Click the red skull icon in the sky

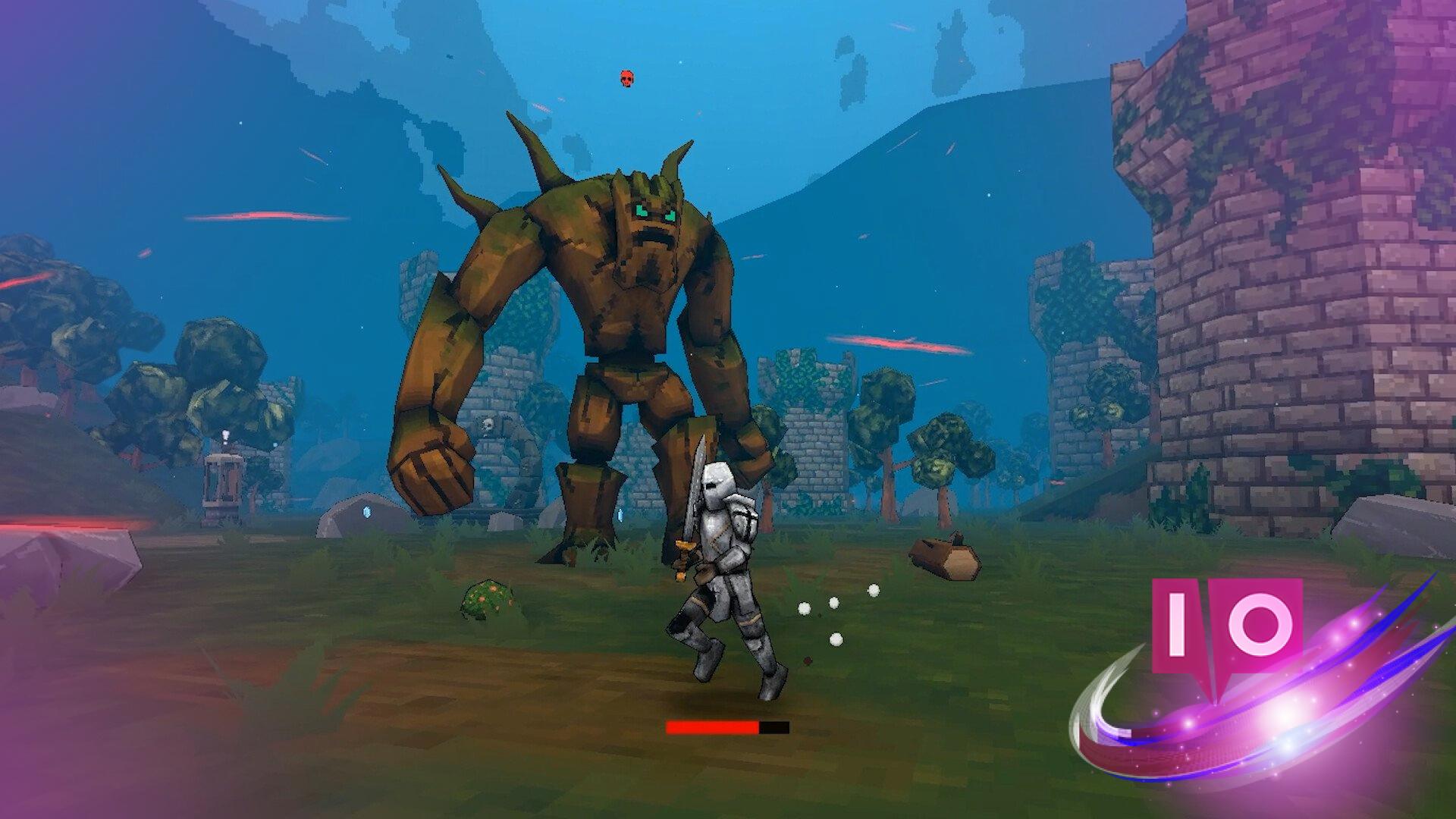pos(627,78)
